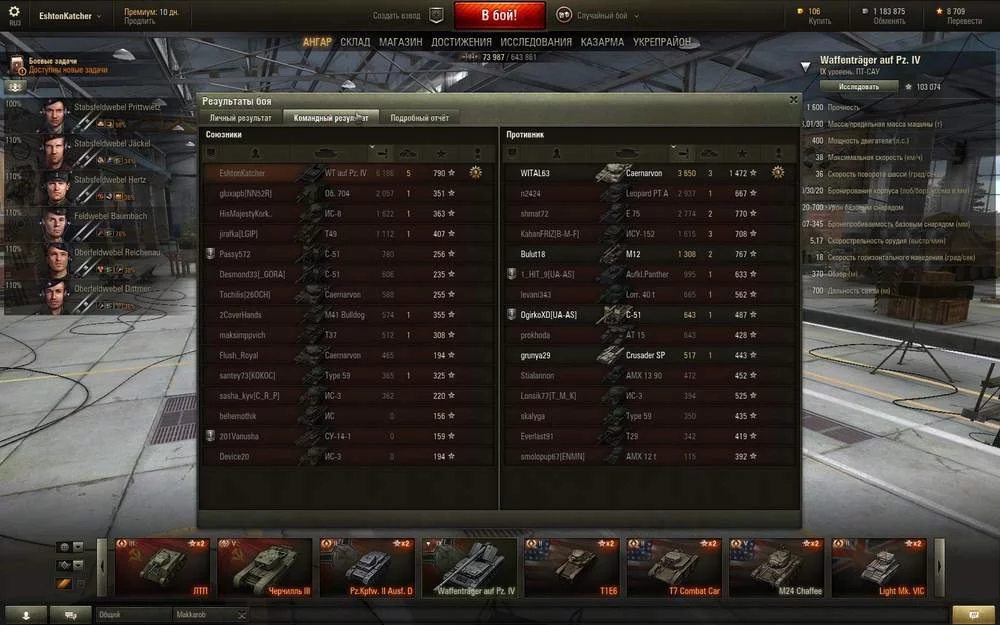Image resolution: width=1000 pixels, height=625 pixels.
Task: Show the ДОСТИЖЕНИЯ section
Action: pos(461,42)
